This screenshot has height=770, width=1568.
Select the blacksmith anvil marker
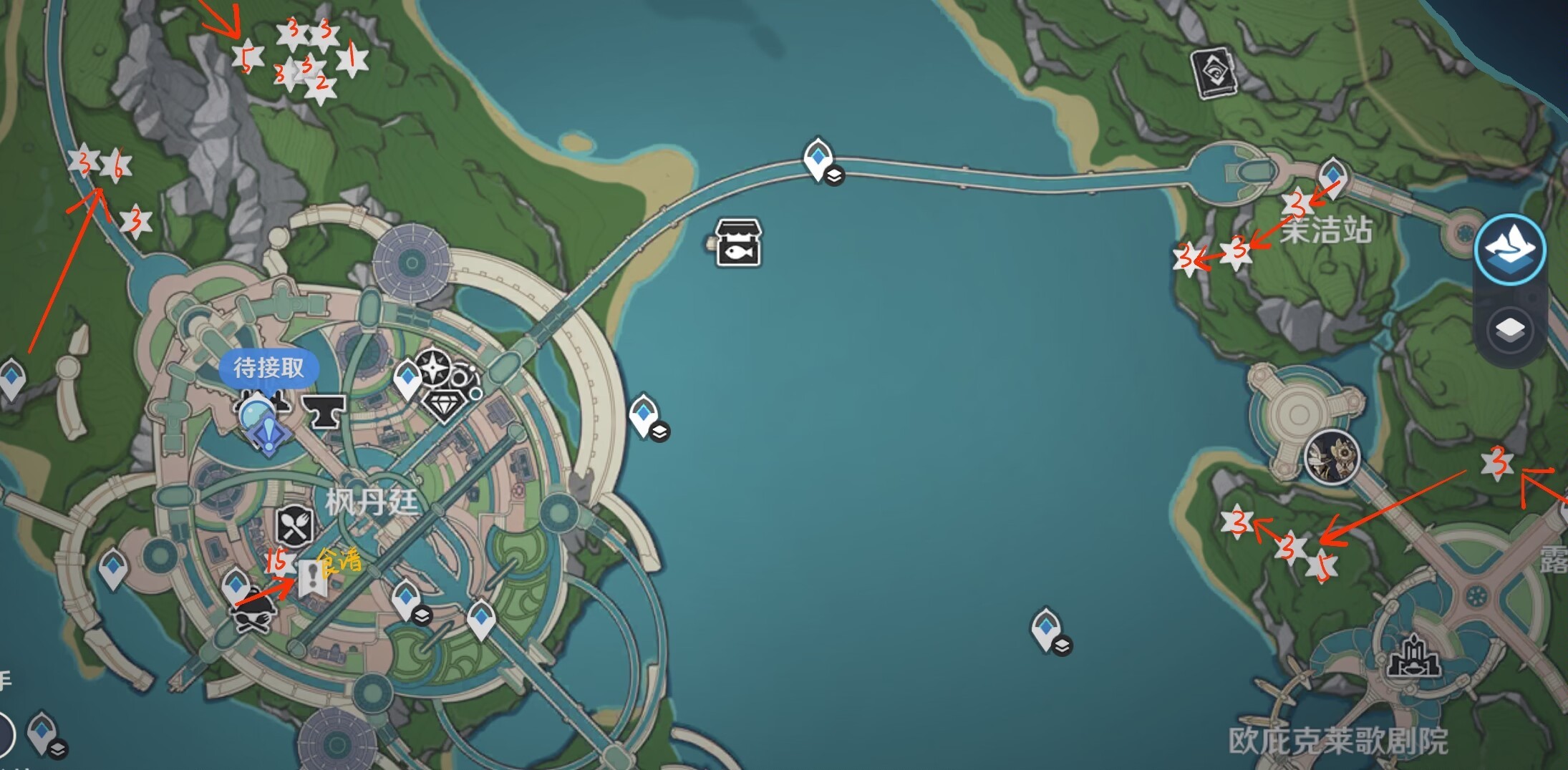(324, 411)
